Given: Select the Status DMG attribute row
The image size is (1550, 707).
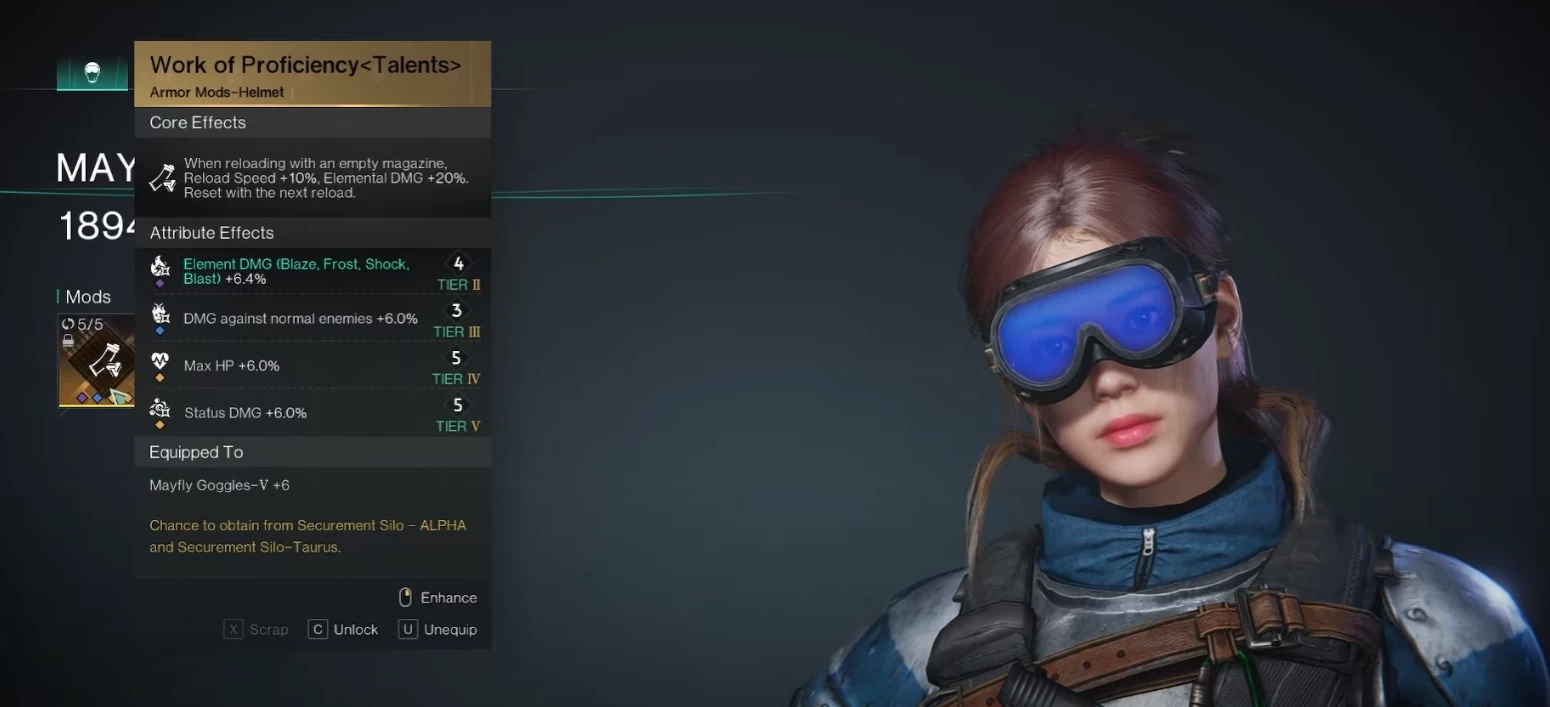Looking at the screenshot, I should tap(312, 412).
